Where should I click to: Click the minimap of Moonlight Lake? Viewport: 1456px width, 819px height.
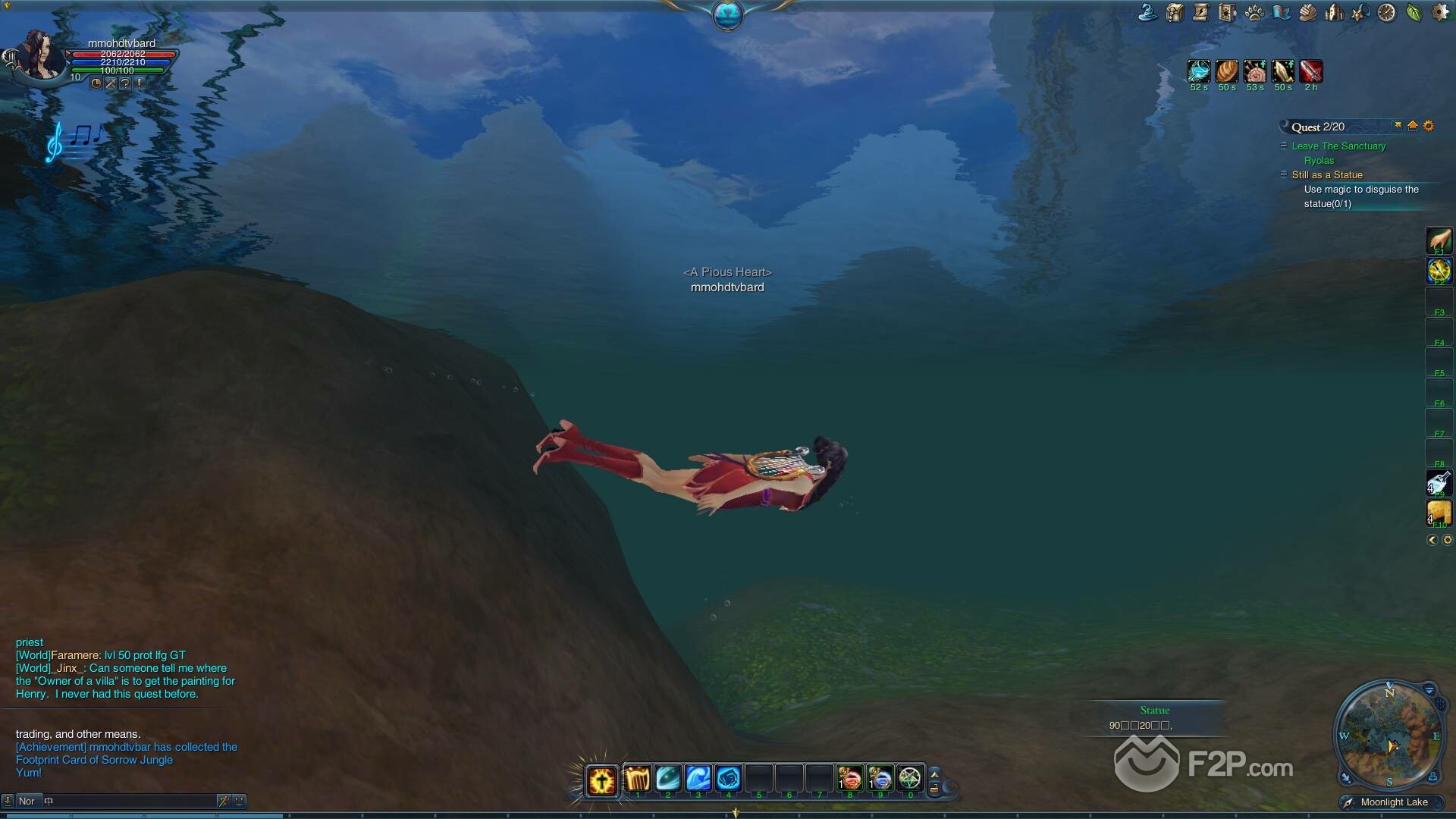coord(1389,735)
